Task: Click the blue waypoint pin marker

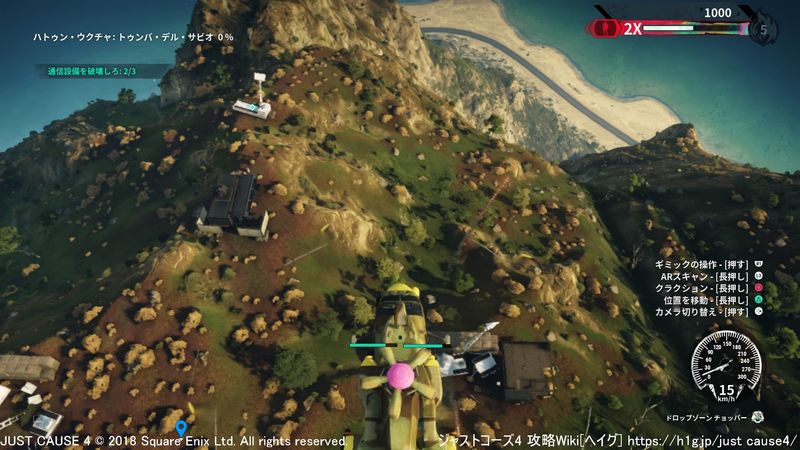Action: [x=181, y=429]
